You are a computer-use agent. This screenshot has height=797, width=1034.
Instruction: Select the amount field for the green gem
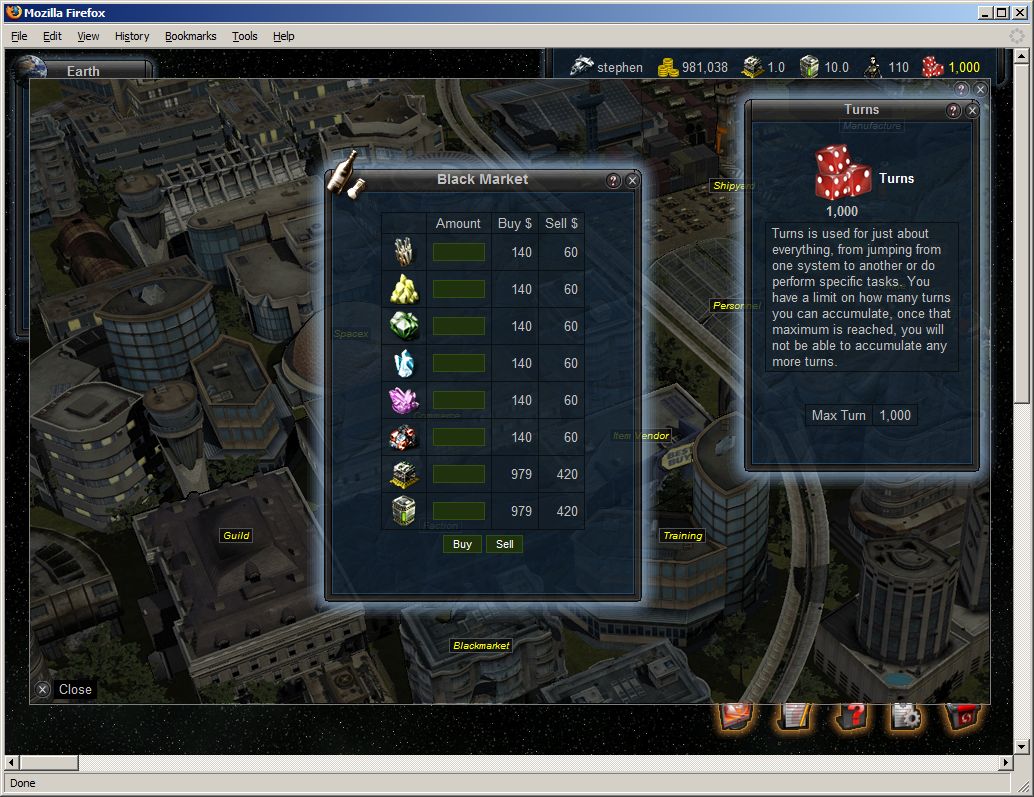point(459,326)
